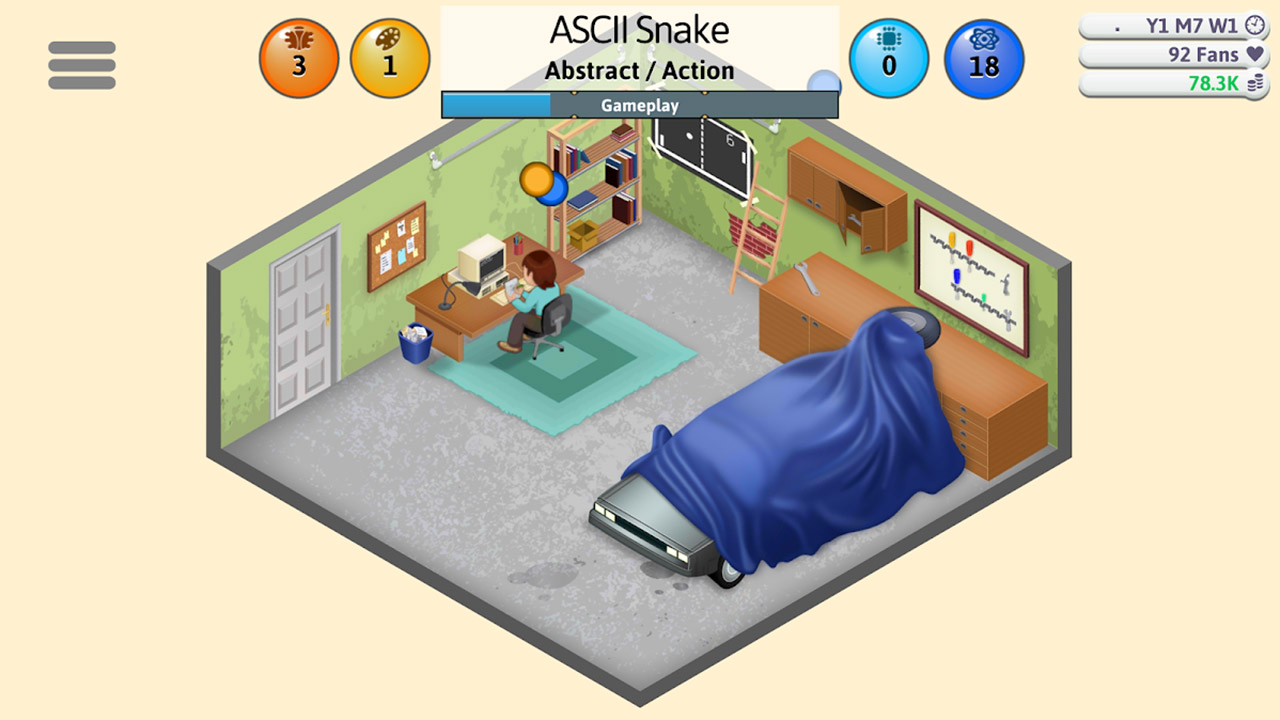
Task: Open the hamburger game menu
Action: (x=82, y=65)
